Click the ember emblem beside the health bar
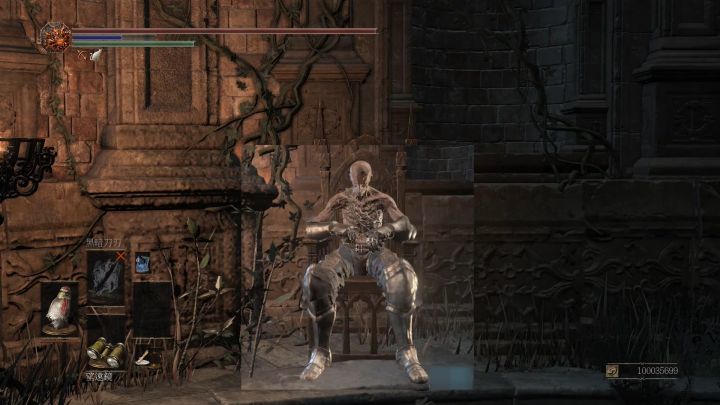720x405 pixels. [54, 36]
